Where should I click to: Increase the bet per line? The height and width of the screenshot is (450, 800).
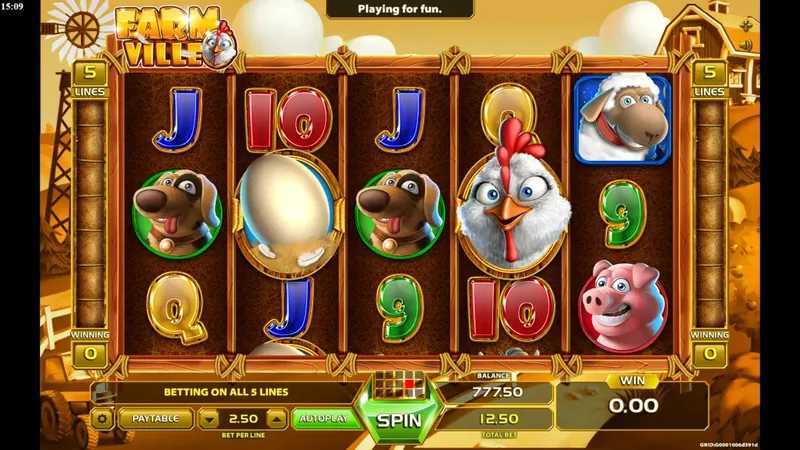277,419
